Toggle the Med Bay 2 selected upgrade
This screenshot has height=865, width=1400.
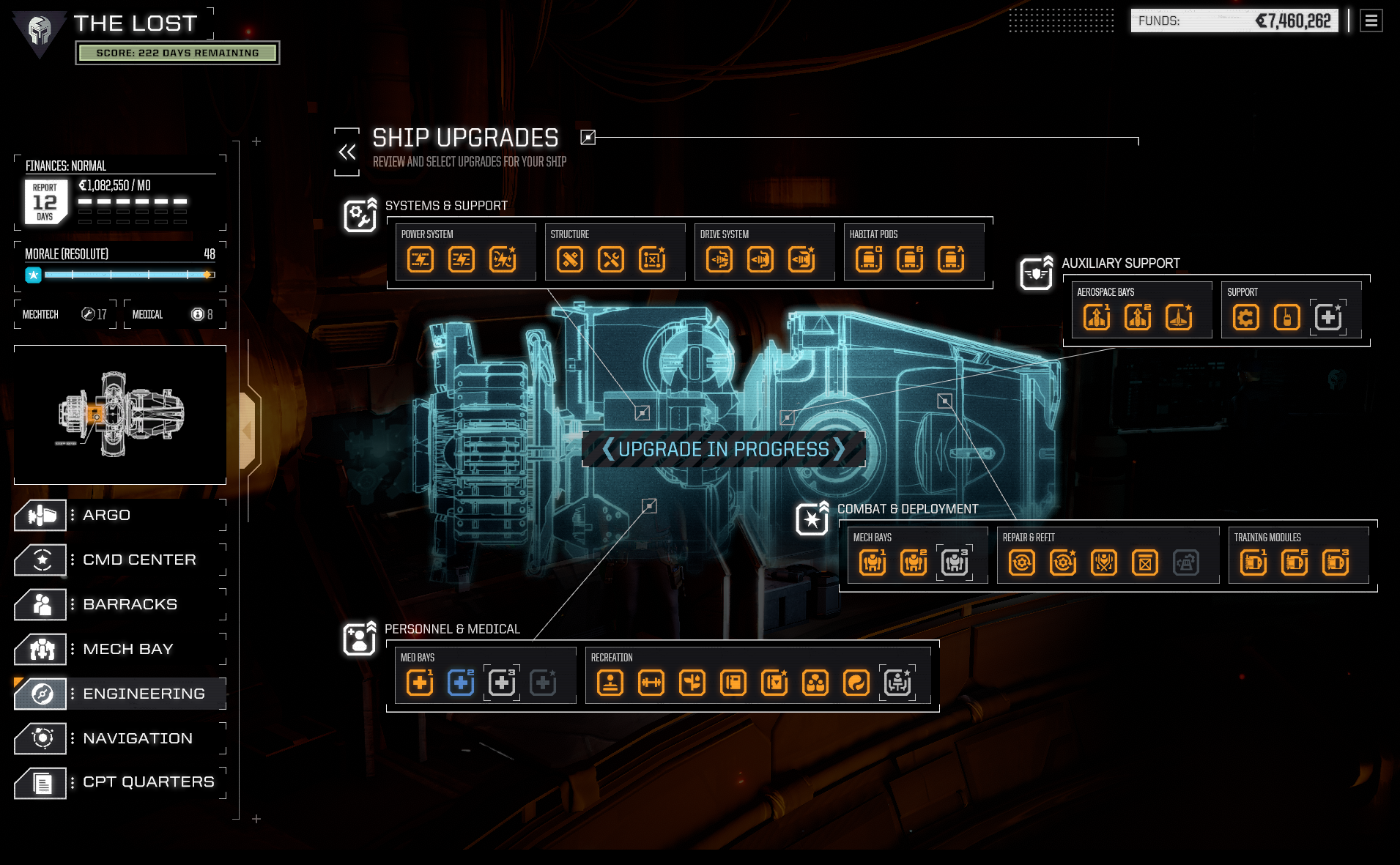(460, 683)
